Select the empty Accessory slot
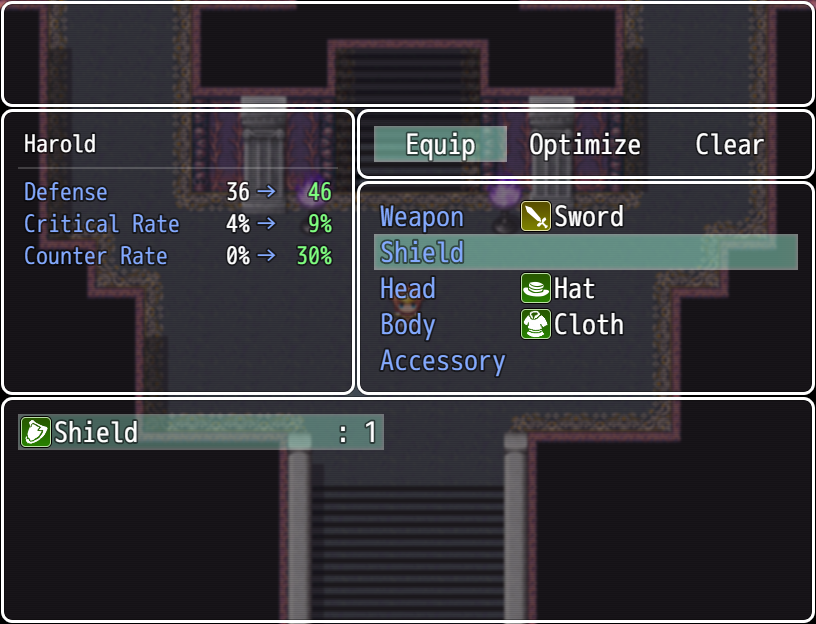 585,361
